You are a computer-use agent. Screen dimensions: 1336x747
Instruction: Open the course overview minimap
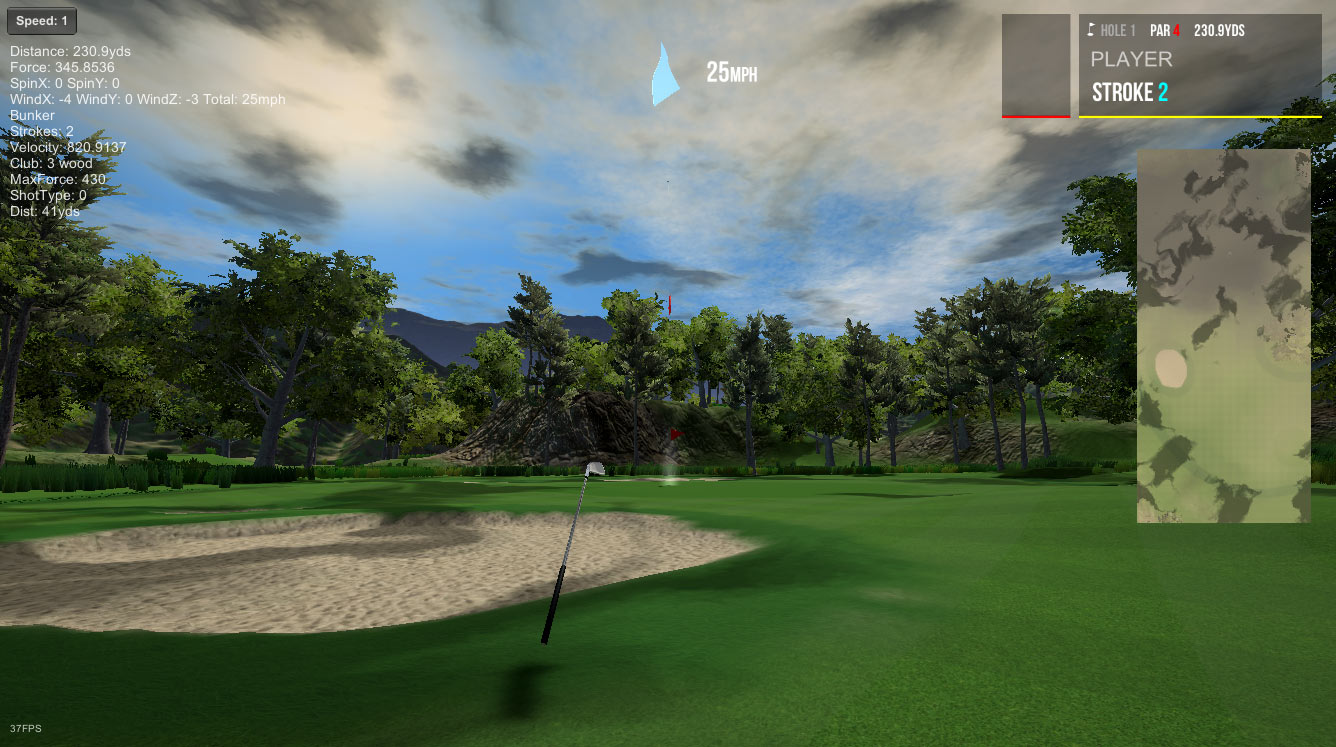[1223, 336]
